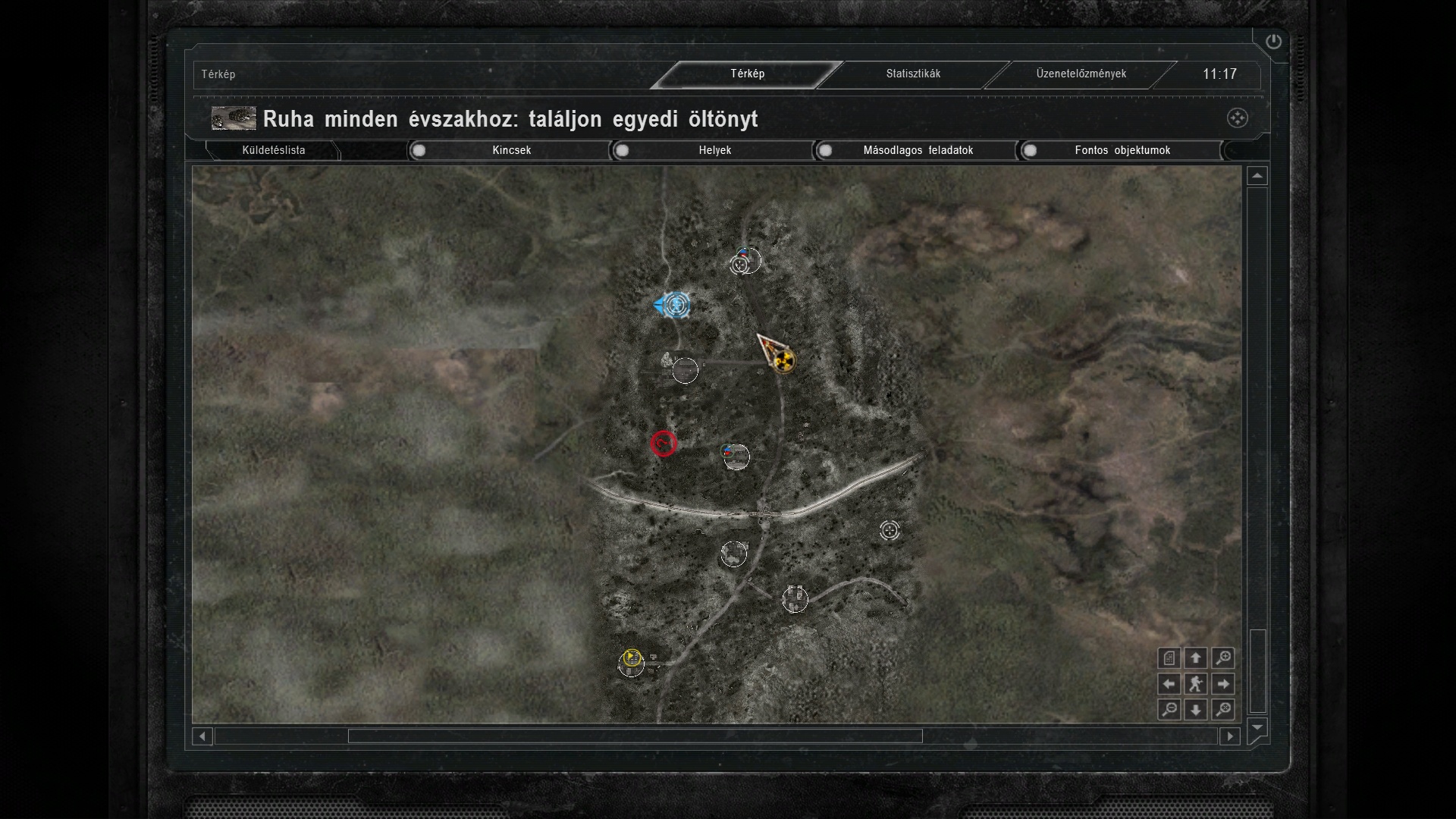Click the horizontal scrollbar's left arrow
The image size is (1456, 819).
click(202, 736)
